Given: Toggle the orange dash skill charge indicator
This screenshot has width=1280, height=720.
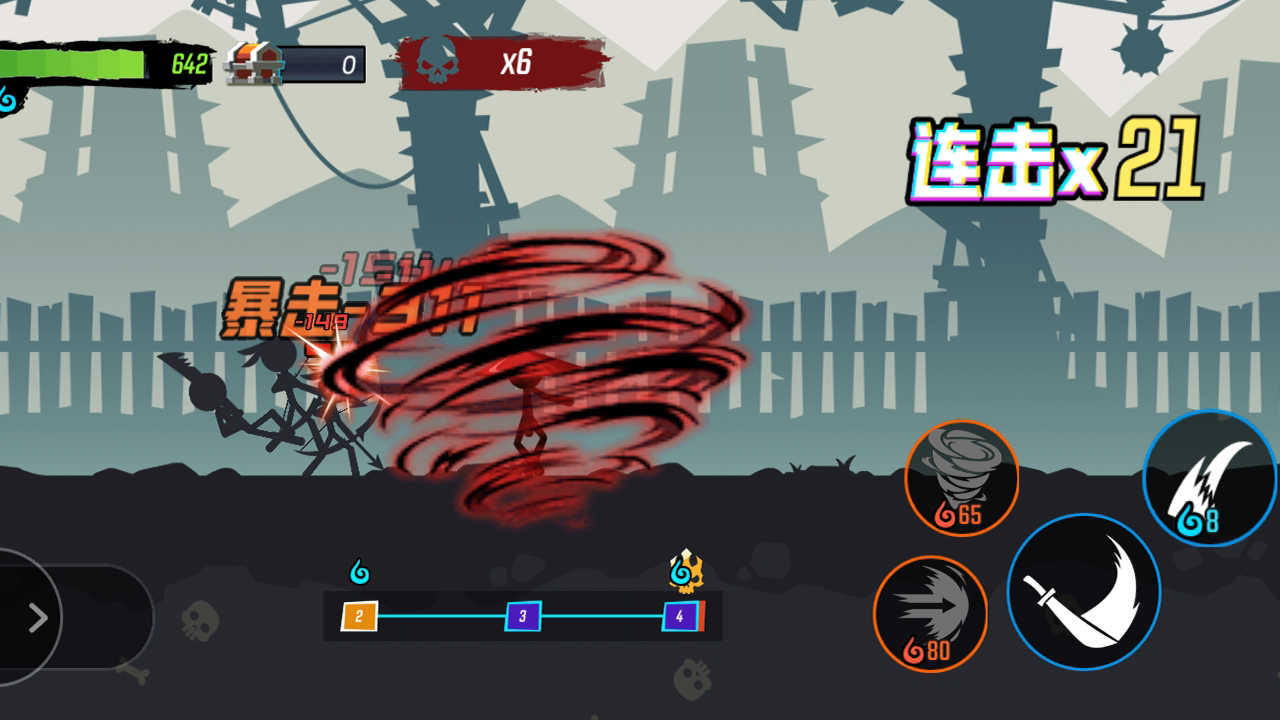Looking at the screenshot, I should click(x=932, y=613).
